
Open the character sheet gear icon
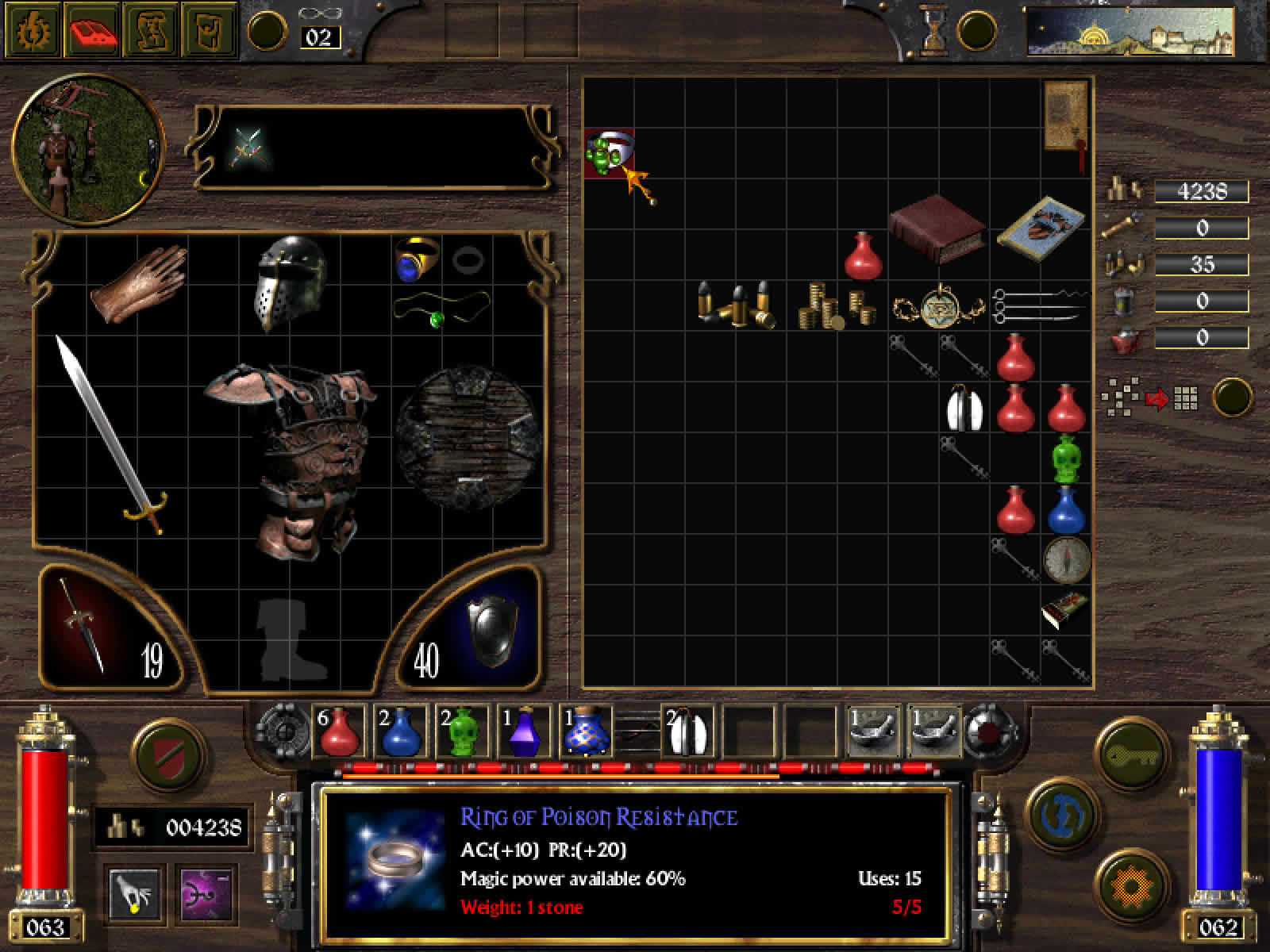(x=32, y=31)
